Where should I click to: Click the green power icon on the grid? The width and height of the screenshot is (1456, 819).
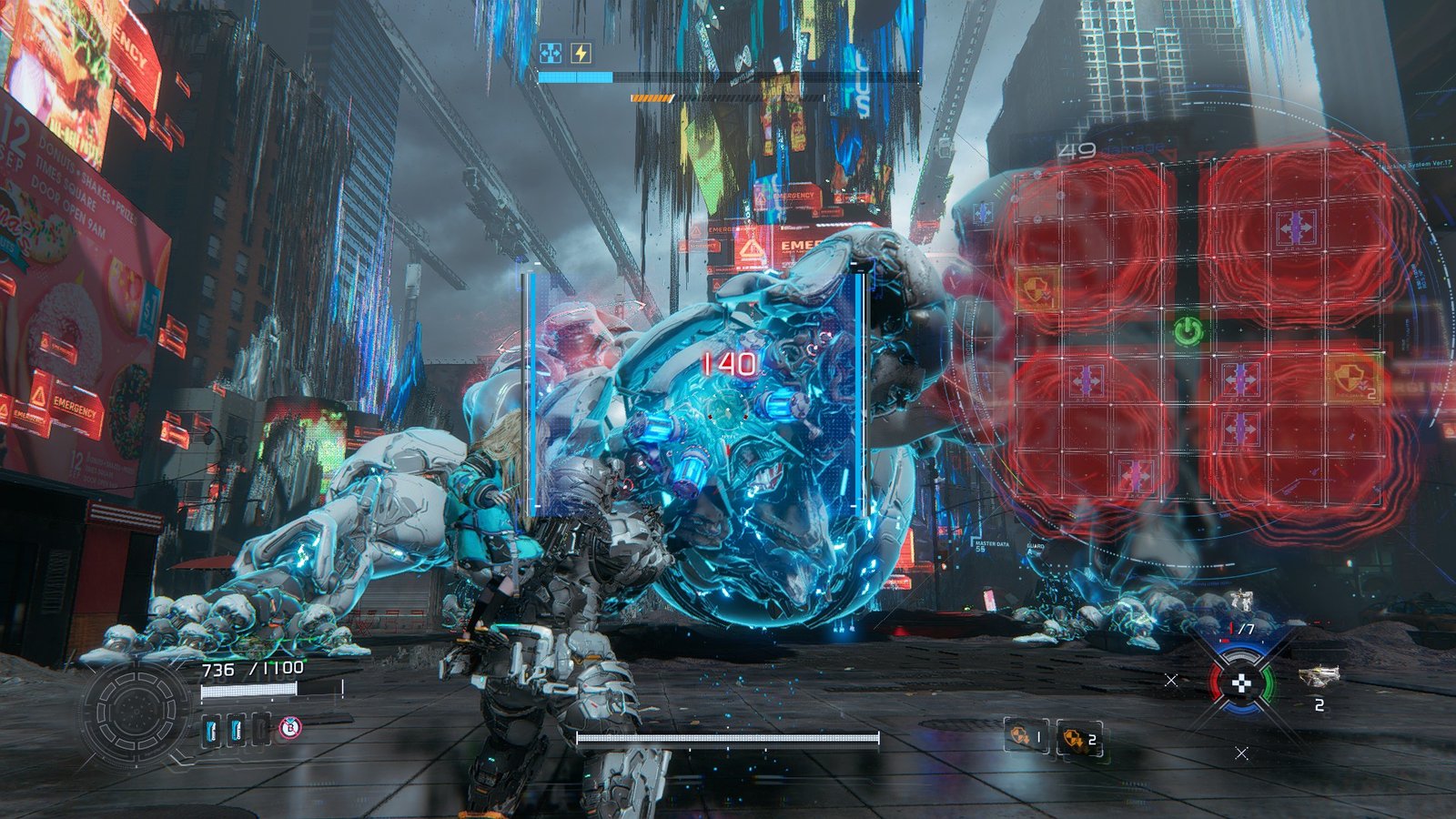1188,331
